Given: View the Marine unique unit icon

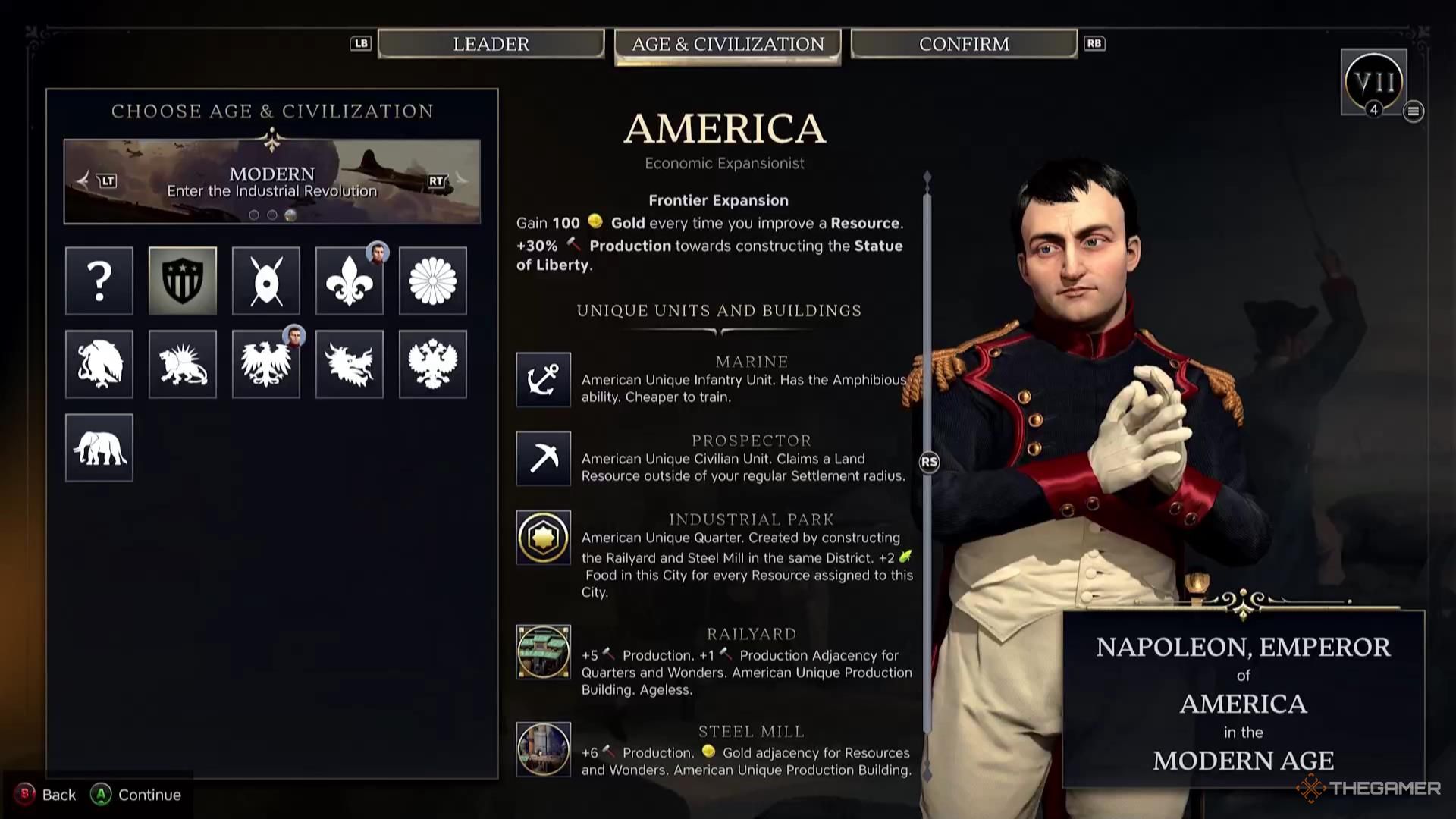Looking at the screenshot, I should pyautogui.click(x=544, y=379).
